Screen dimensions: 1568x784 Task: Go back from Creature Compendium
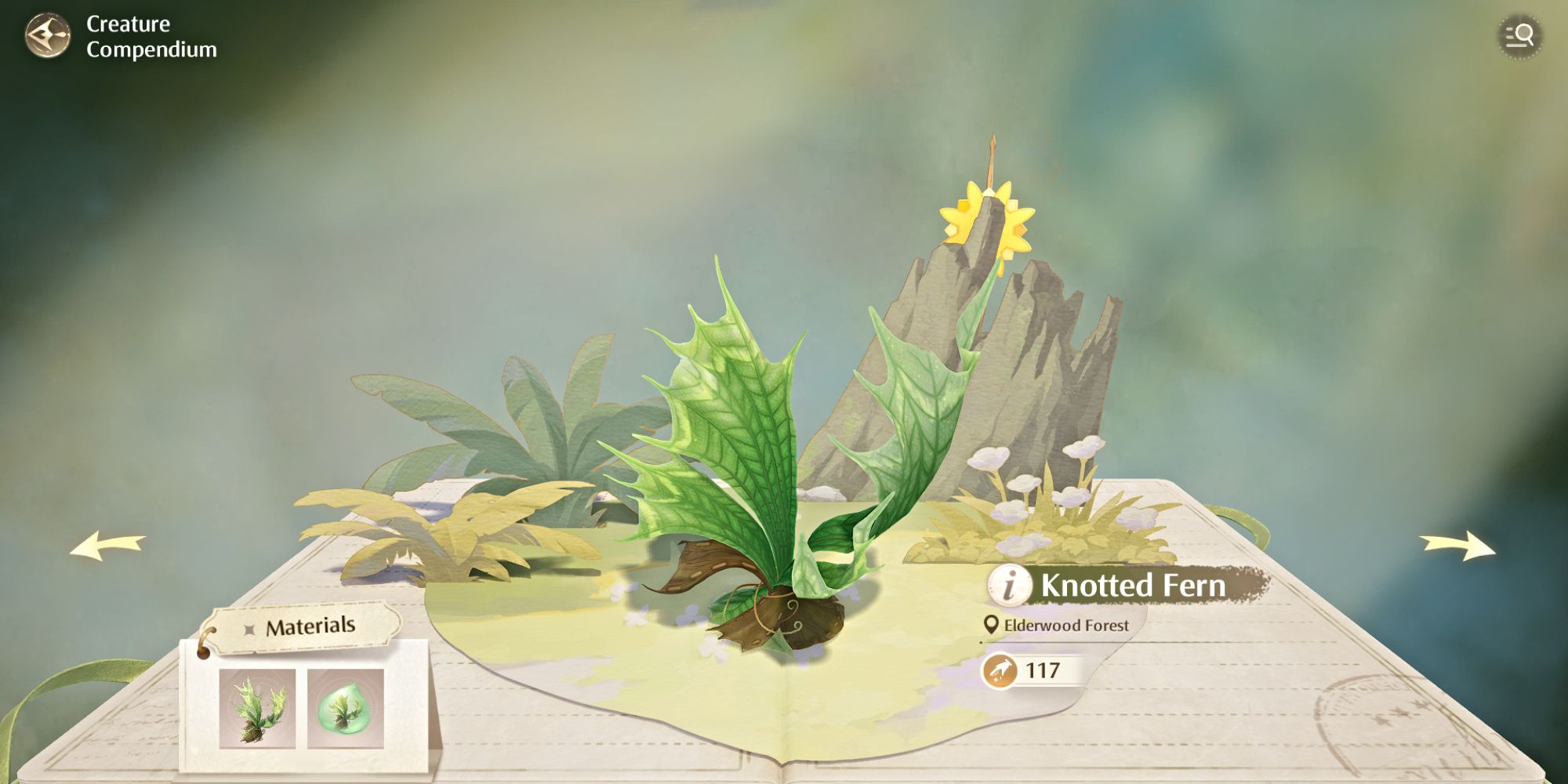point(47,36)
